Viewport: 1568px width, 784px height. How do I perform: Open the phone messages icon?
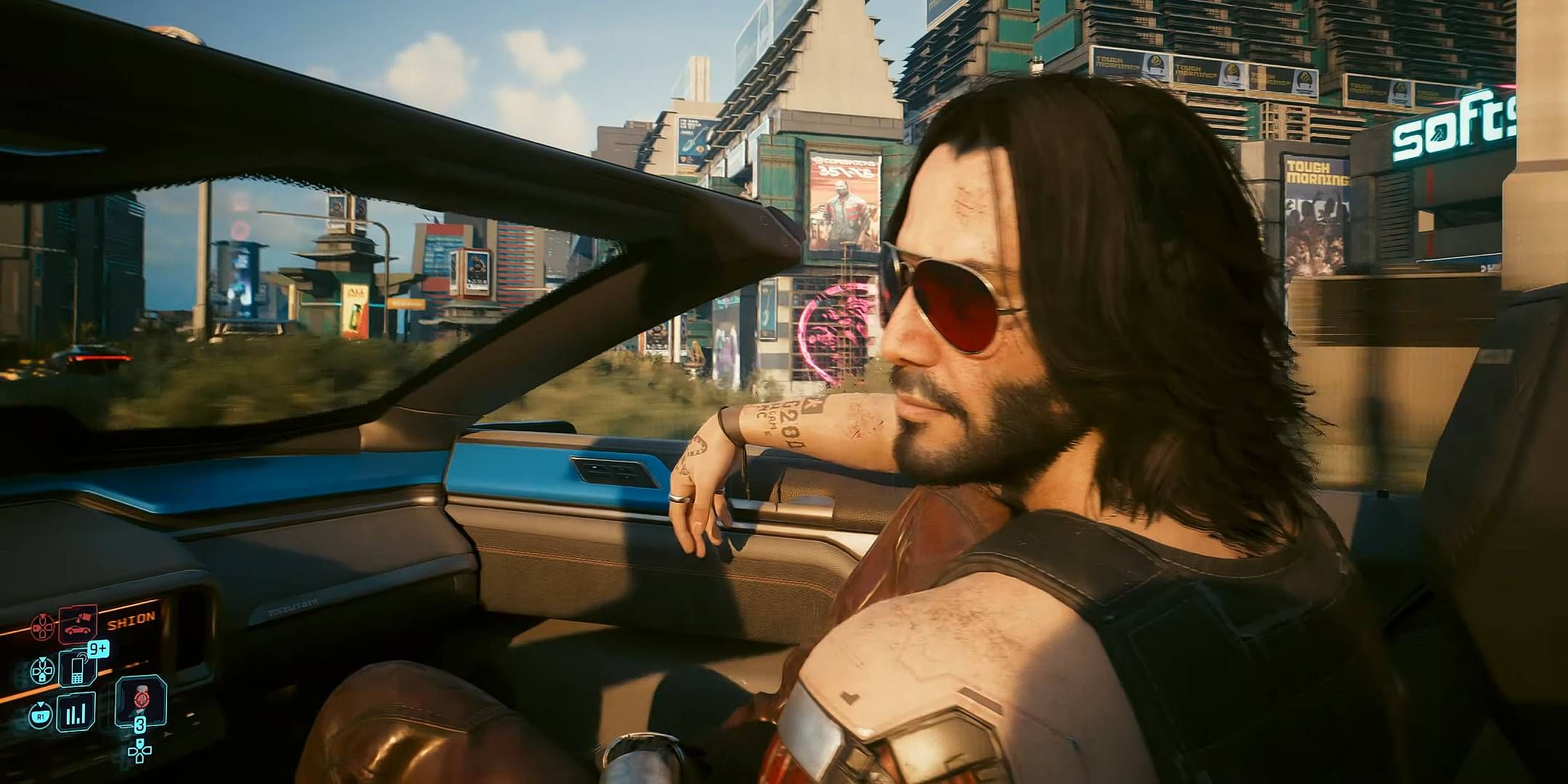(x=75, y=671)
